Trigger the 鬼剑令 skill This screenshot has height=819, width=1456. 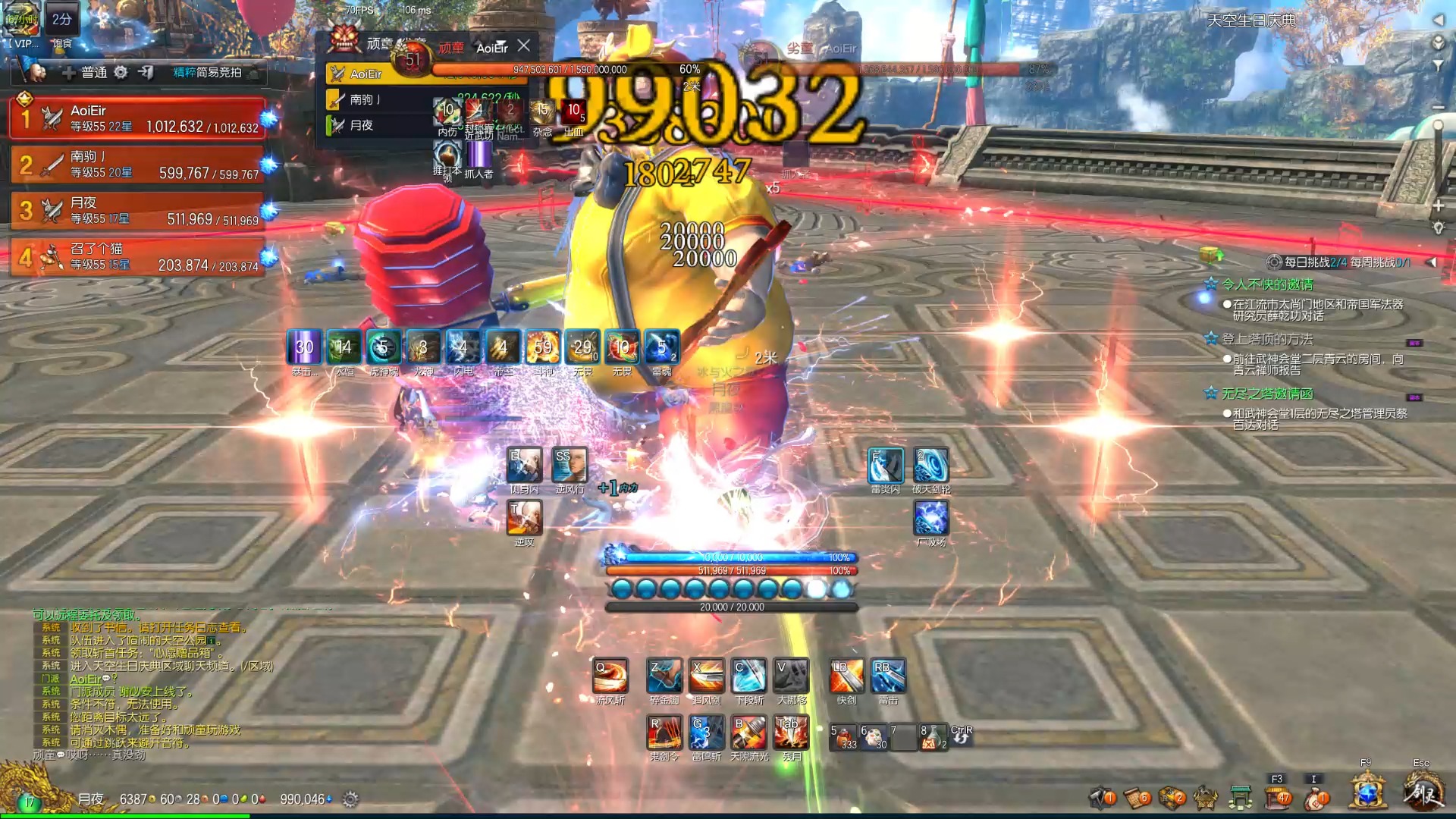(664, 733)
